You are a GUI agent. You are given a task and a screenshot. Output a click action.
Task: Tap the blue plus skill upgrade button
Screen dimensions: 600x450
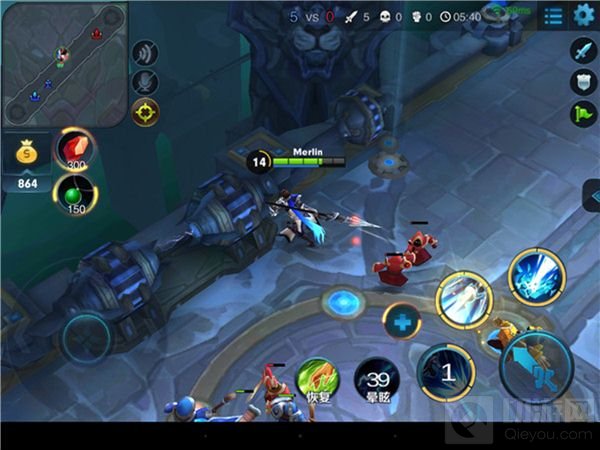point(402,322)
